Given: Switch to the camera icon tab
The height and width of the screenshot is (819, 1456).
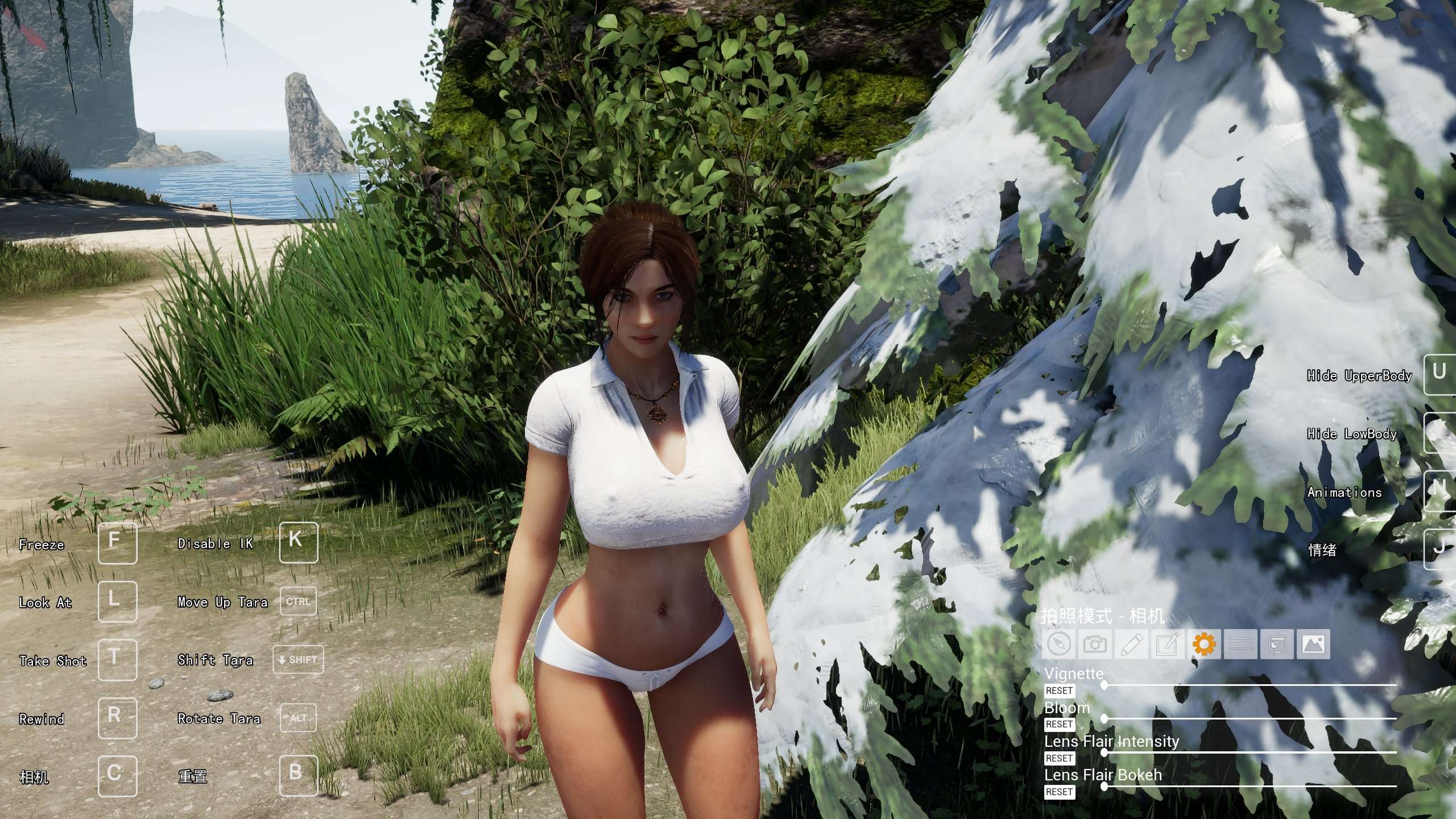Looking at the screenshot, I should tap(1095, 644).
